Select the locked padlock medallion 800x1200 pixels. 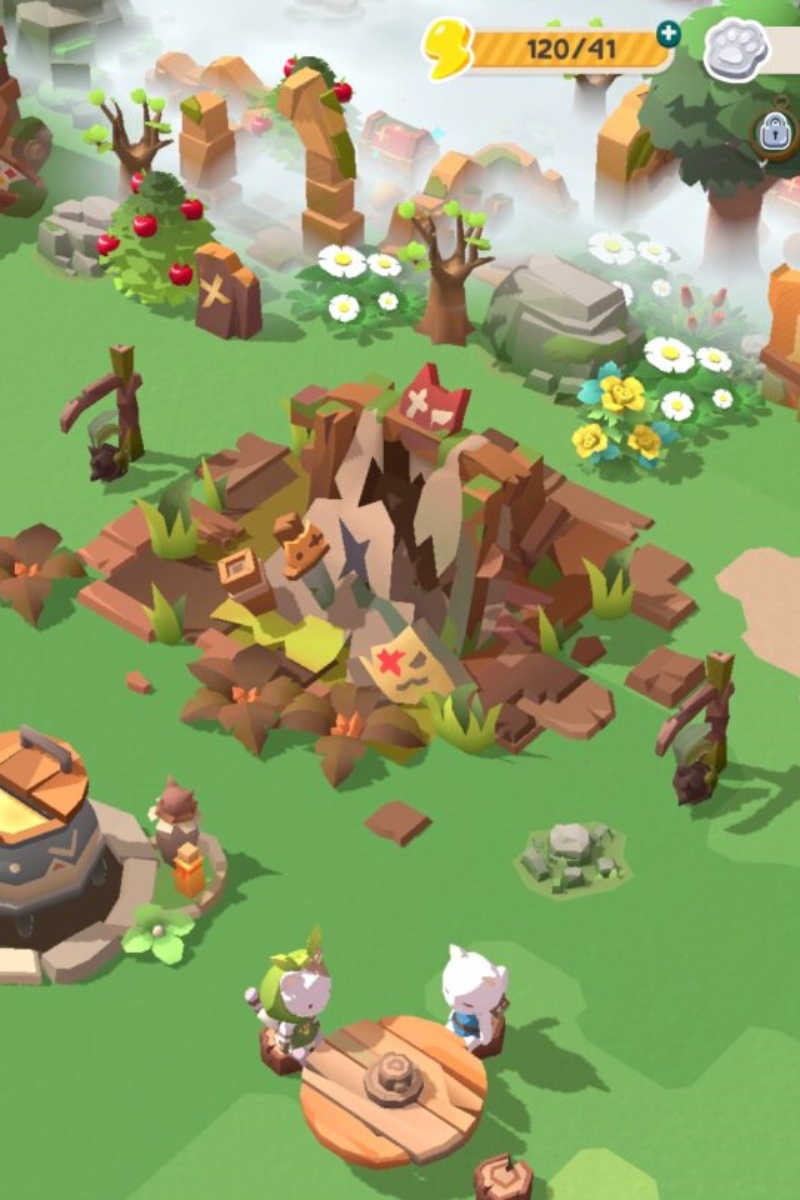pyautogui.click(x=776, y=133)
